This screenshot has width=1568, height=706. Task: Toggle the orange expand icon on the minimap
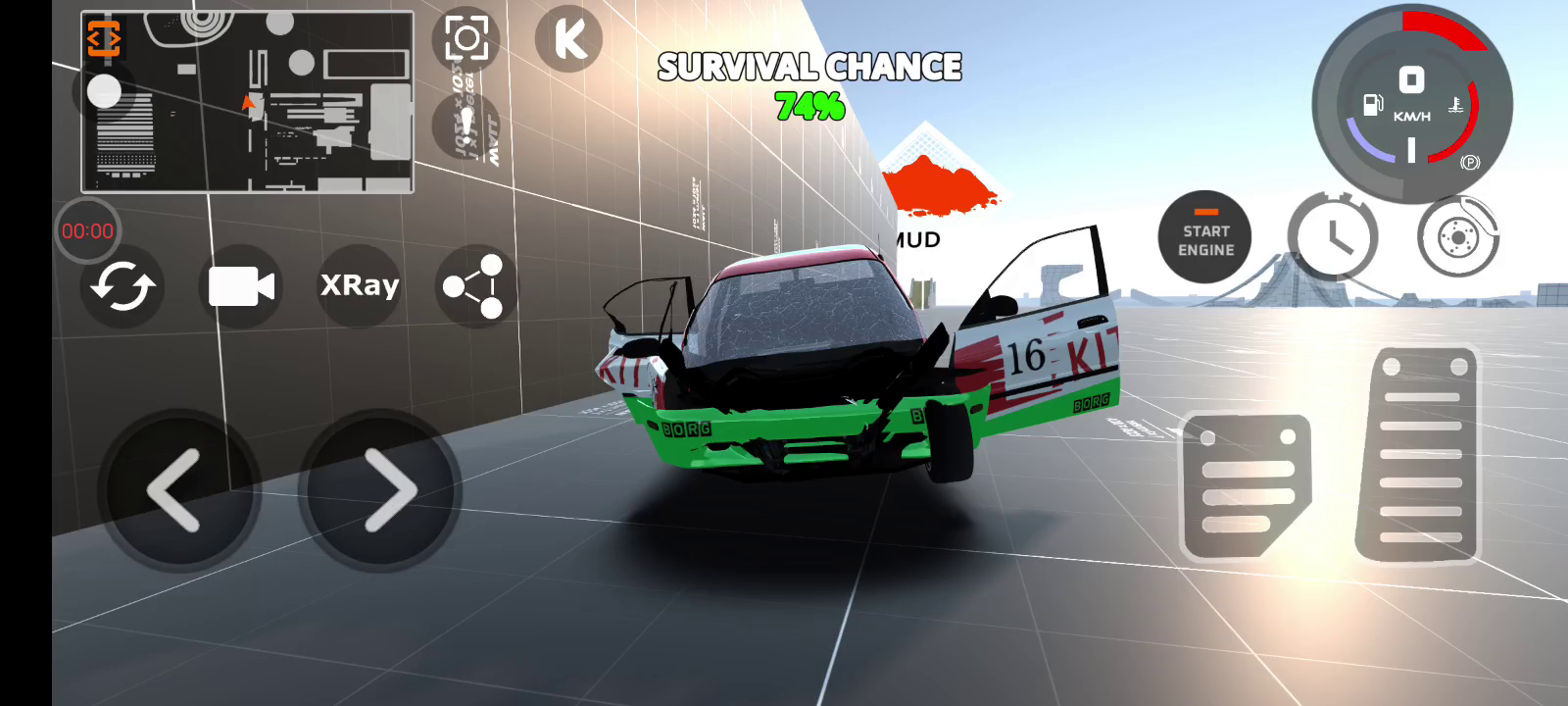(104, 38)
